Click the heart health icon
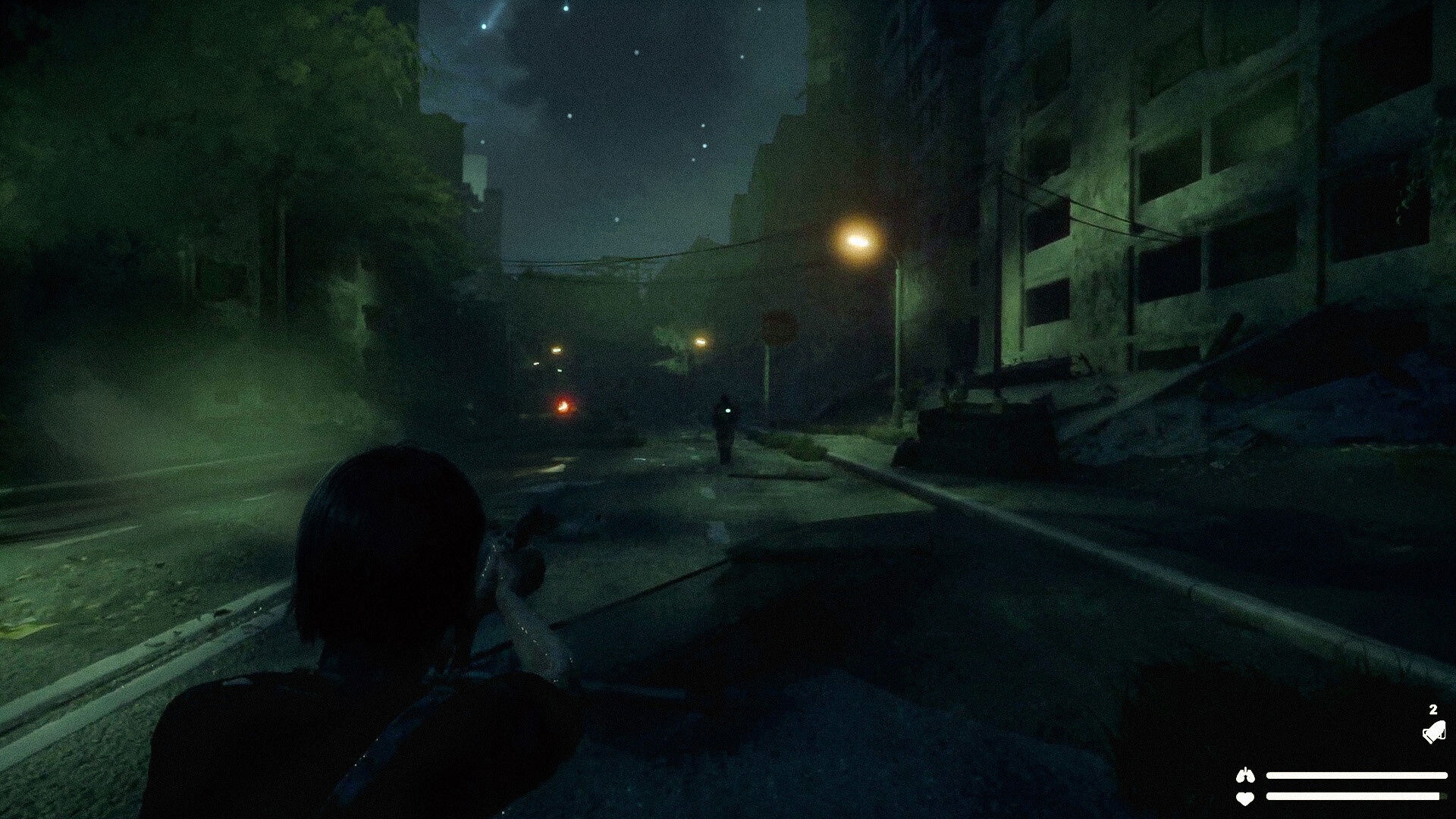Viewport: 1456px width, 819px height. click(x=1244, y=798)
